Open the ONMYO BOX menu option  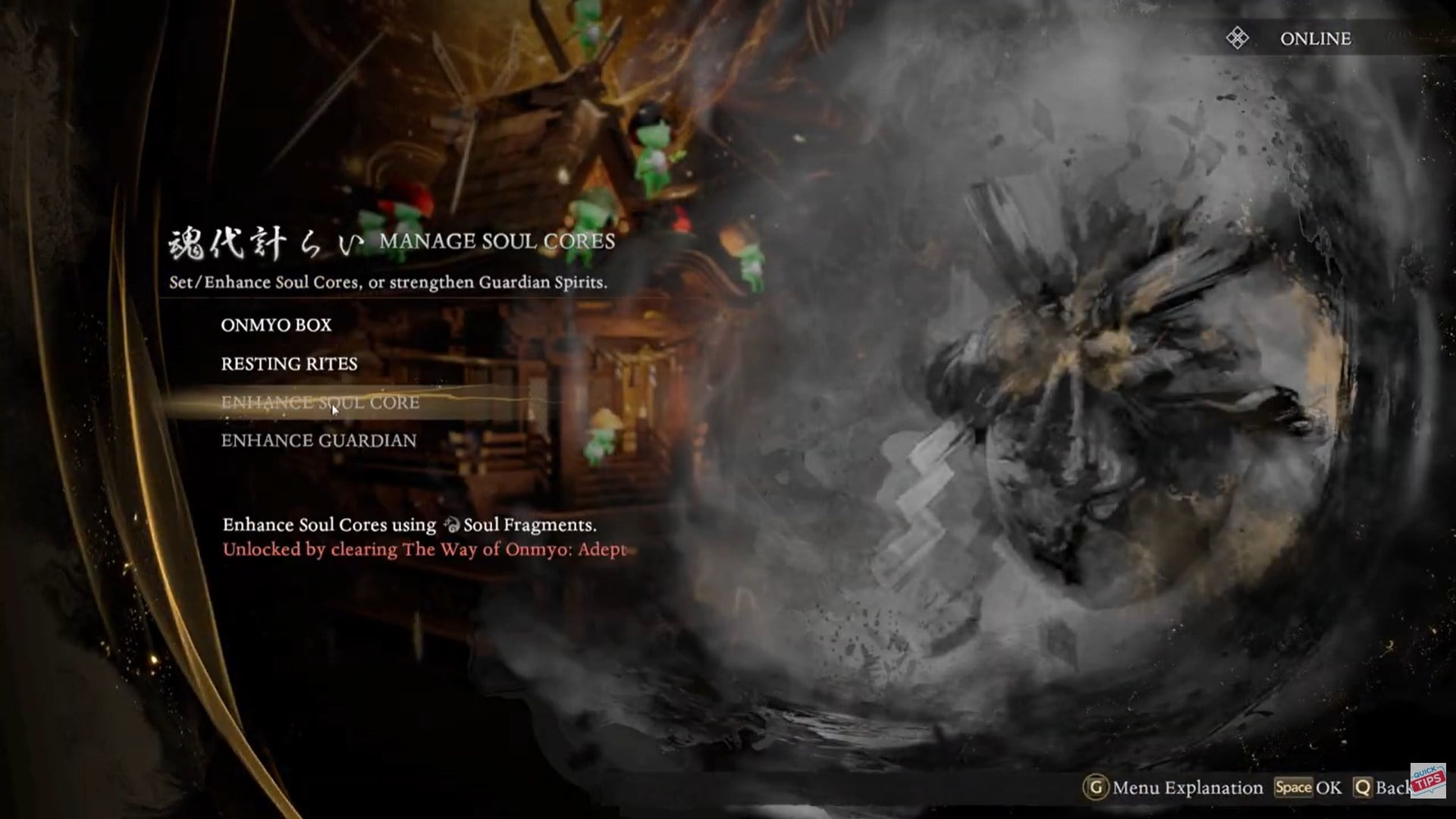pyautogui.click(x=275, y=325)
